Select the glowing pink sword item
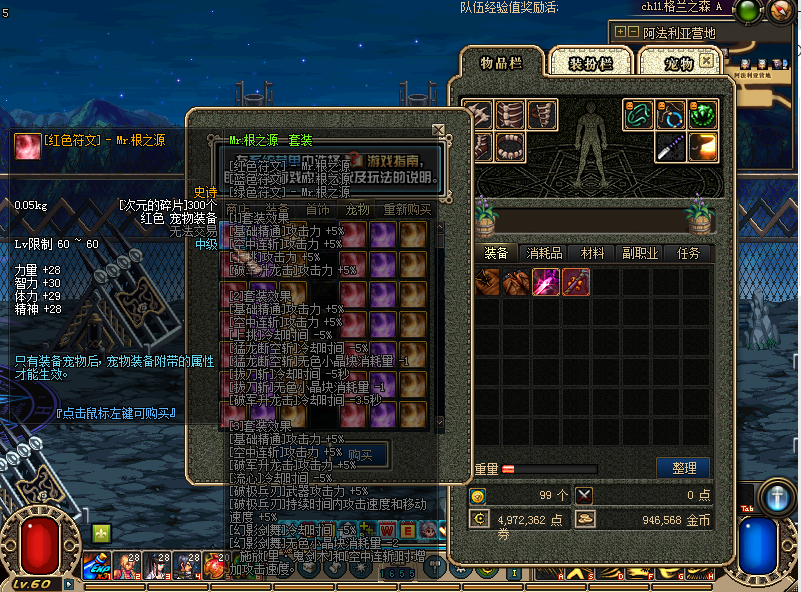This screenshot has width=801, height=592. pos(546,282)
